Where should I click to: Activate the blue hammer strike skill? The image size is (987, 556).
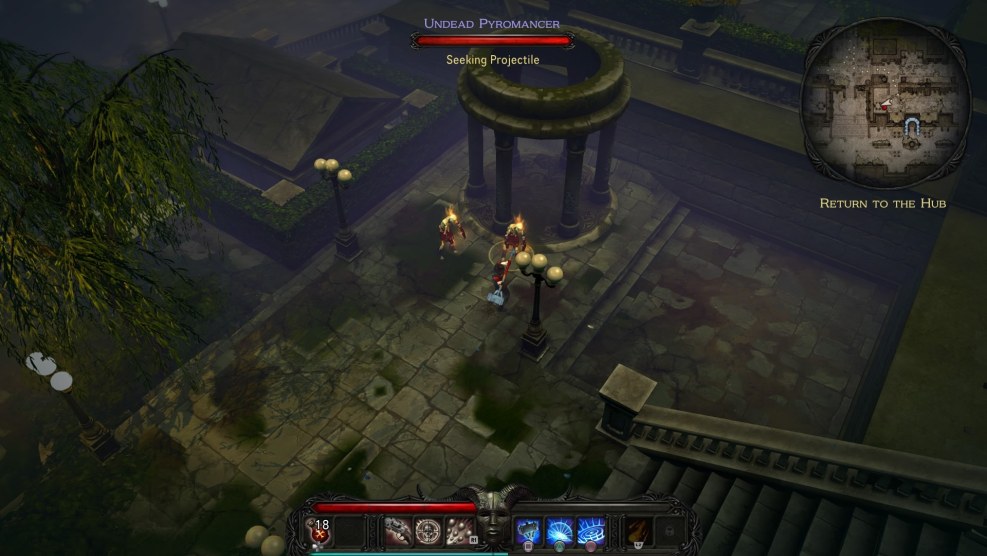click(530, 530)
